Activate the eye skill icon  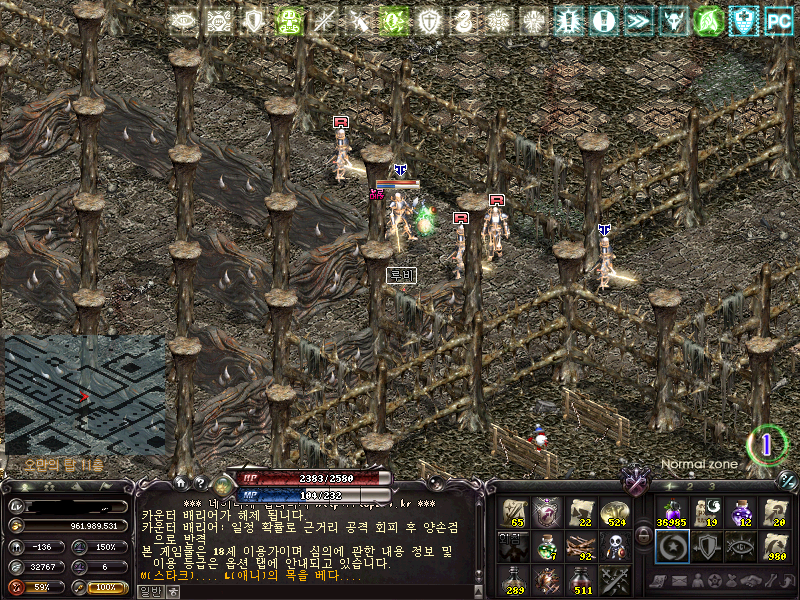pyautogui.click(x=739, y=546)
